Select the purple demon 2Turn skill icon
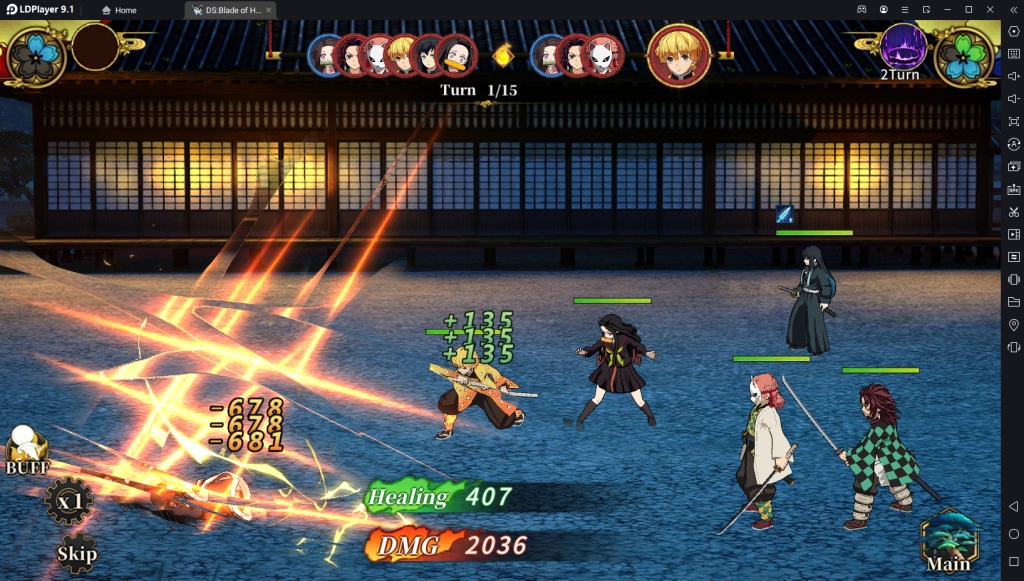 pyautogui.click(x=902, y=47)
